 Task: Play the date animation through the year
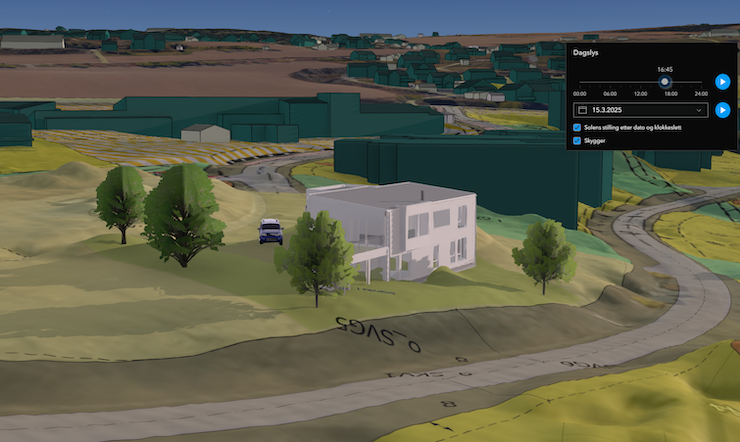pyautogui.click(x=723, y=110)
